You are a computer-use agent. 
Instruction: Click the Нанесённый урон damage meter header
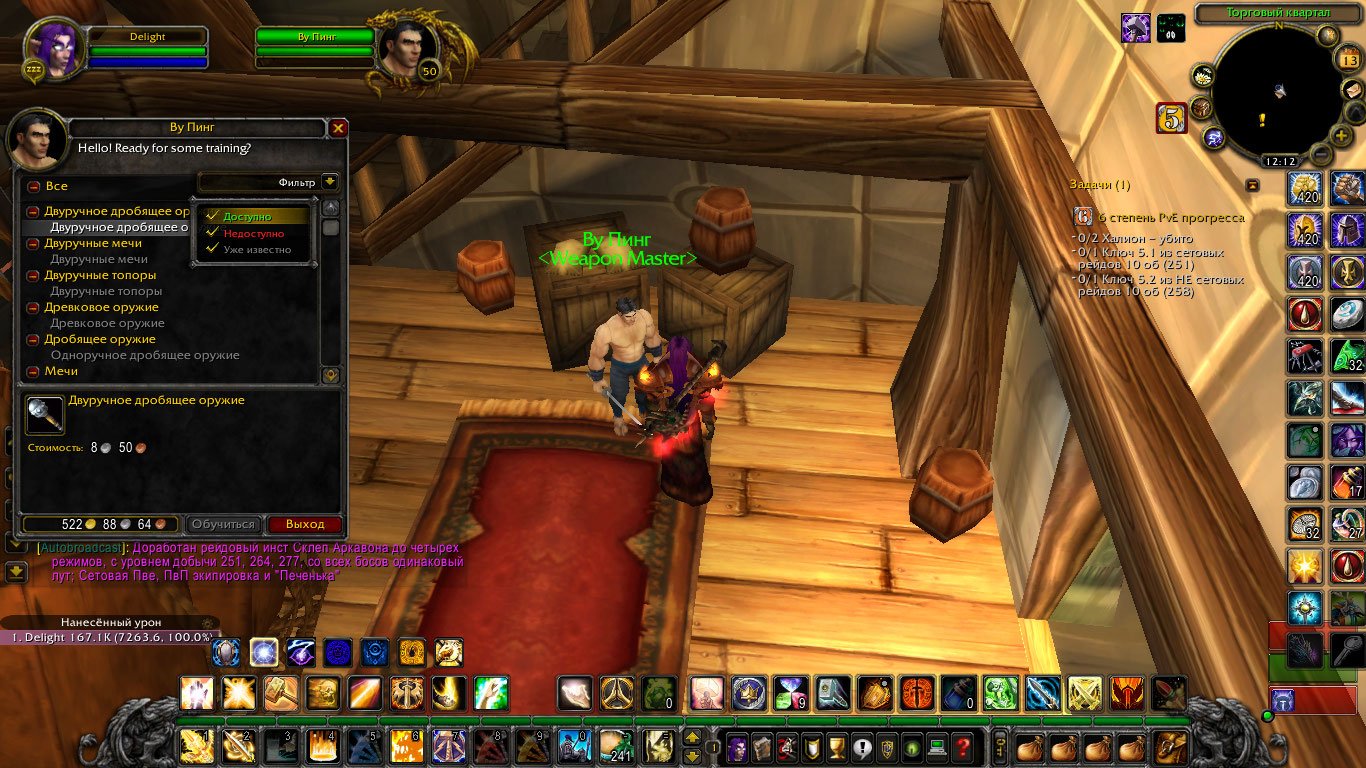[x=110, y=622]
